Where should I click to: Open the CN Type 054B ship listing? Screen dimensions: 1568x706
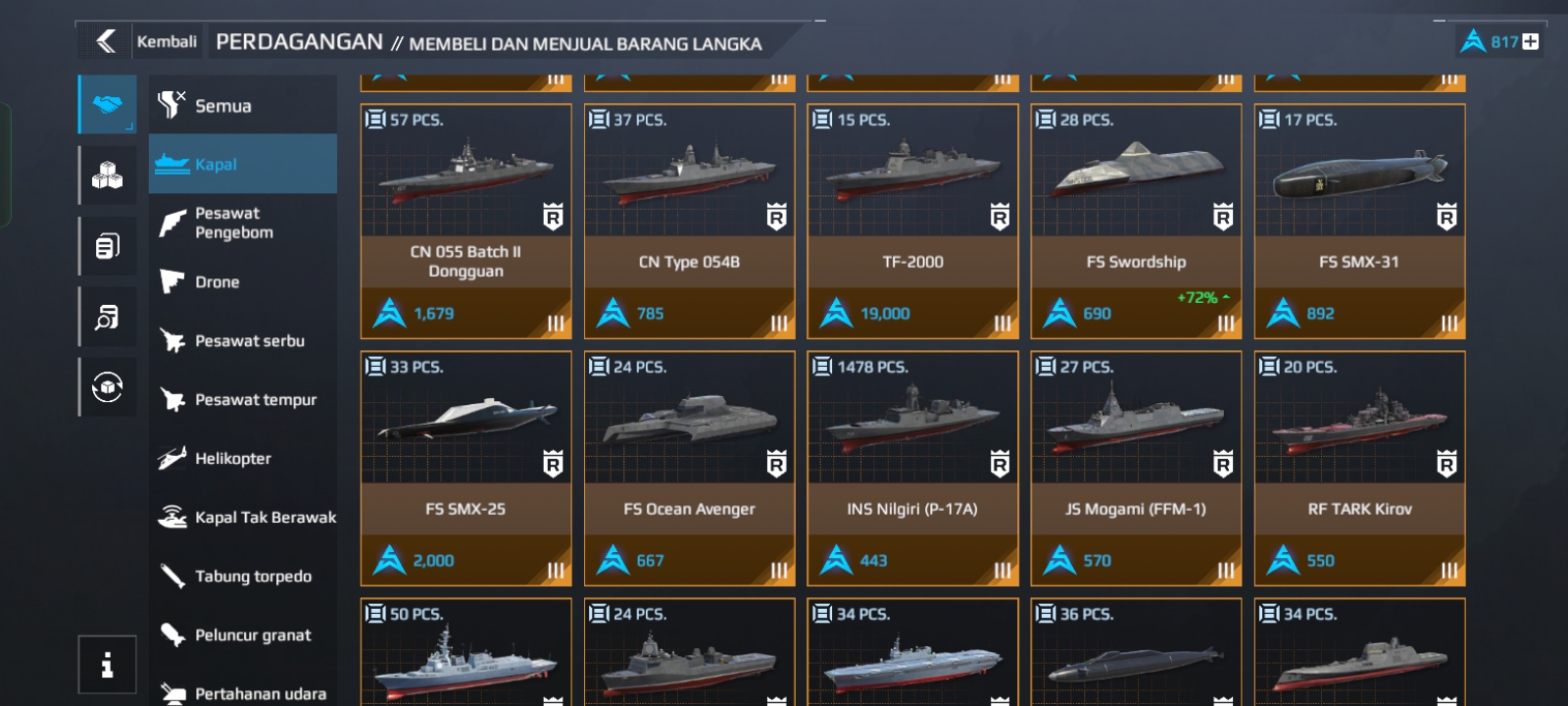pos(689,221)
